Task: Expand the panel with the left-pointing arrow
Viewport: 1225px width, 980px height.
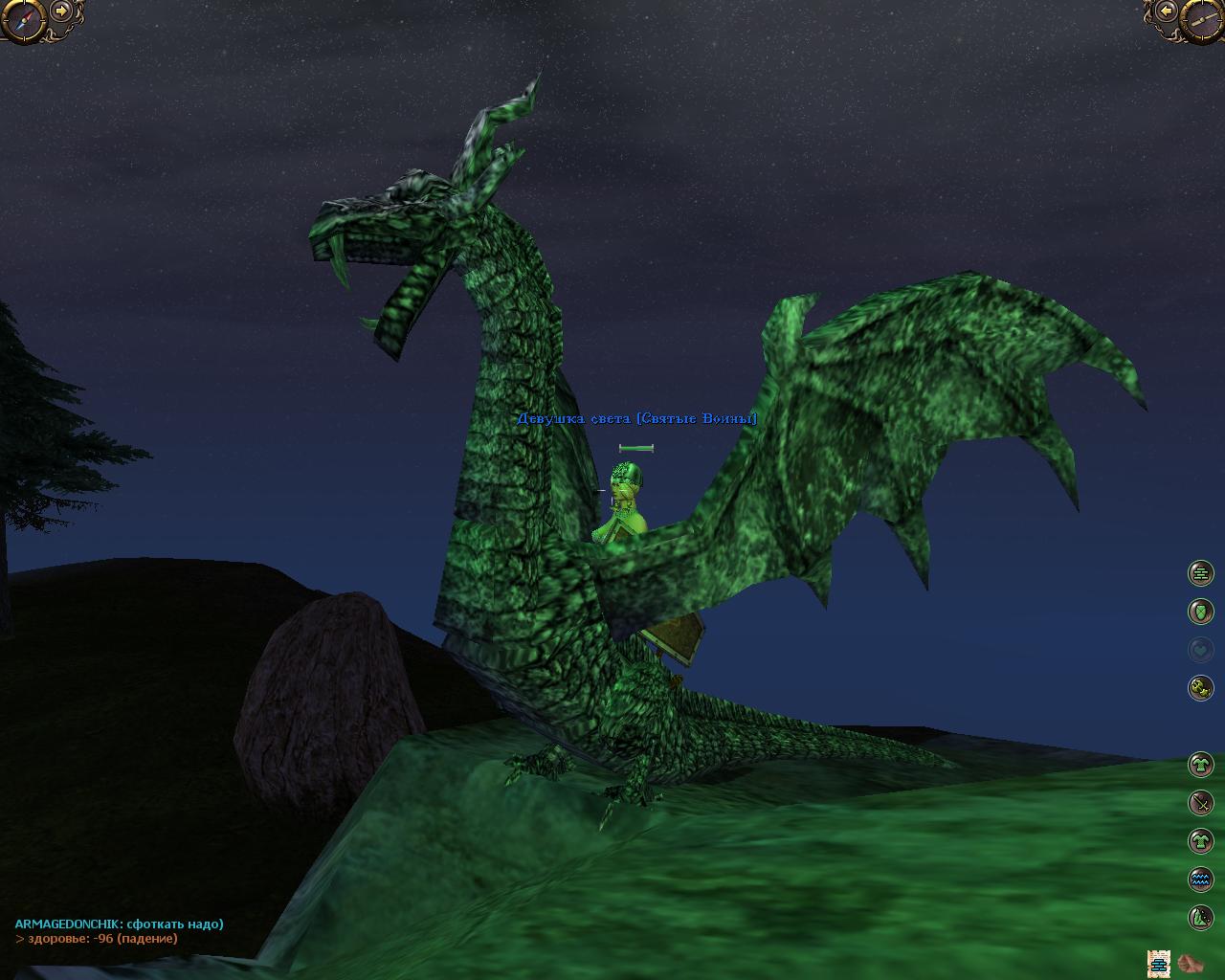Action: (1165, 11)
